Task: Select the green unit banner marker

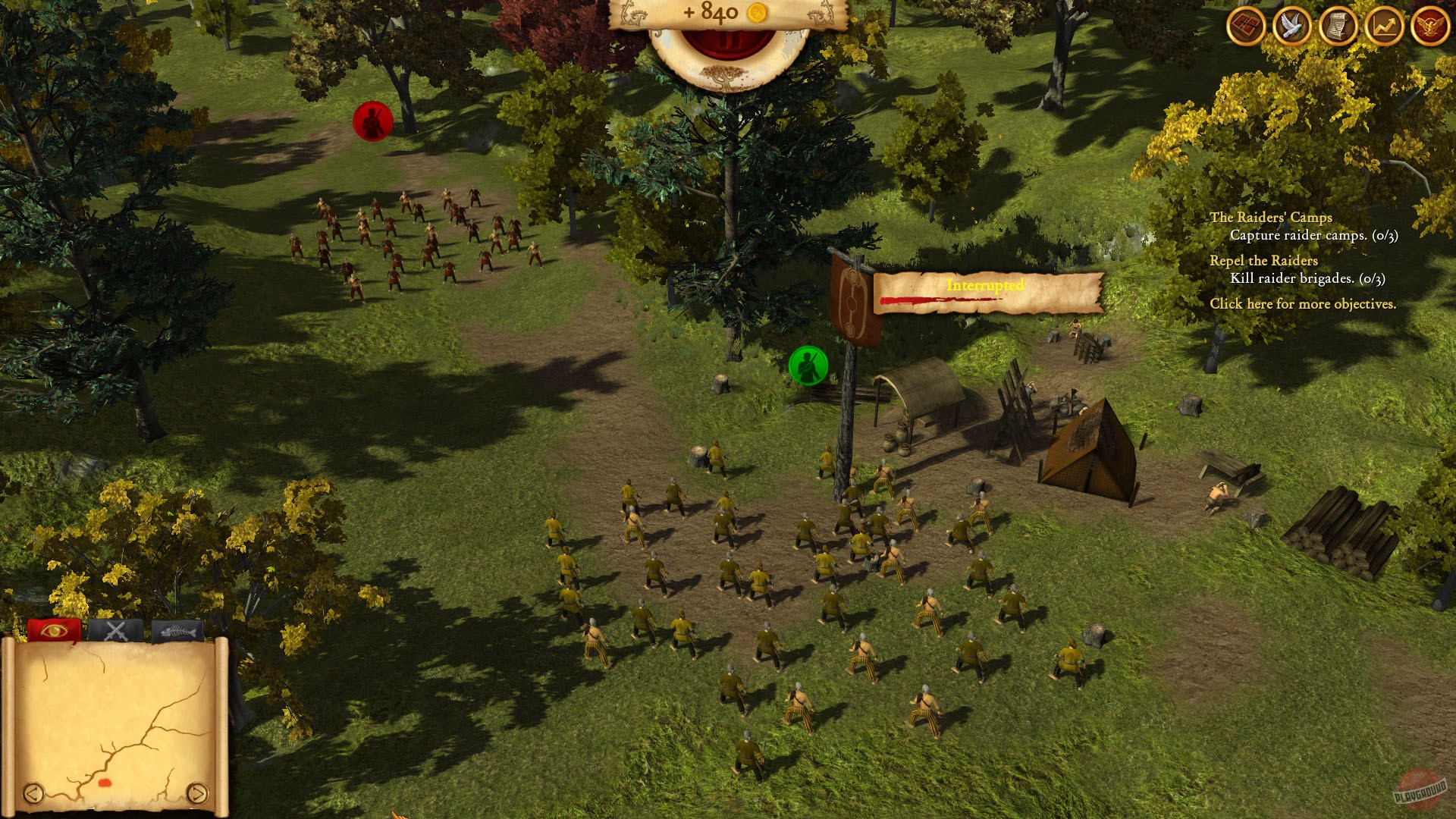Action: pyautogui.click(x=808, y=364)
